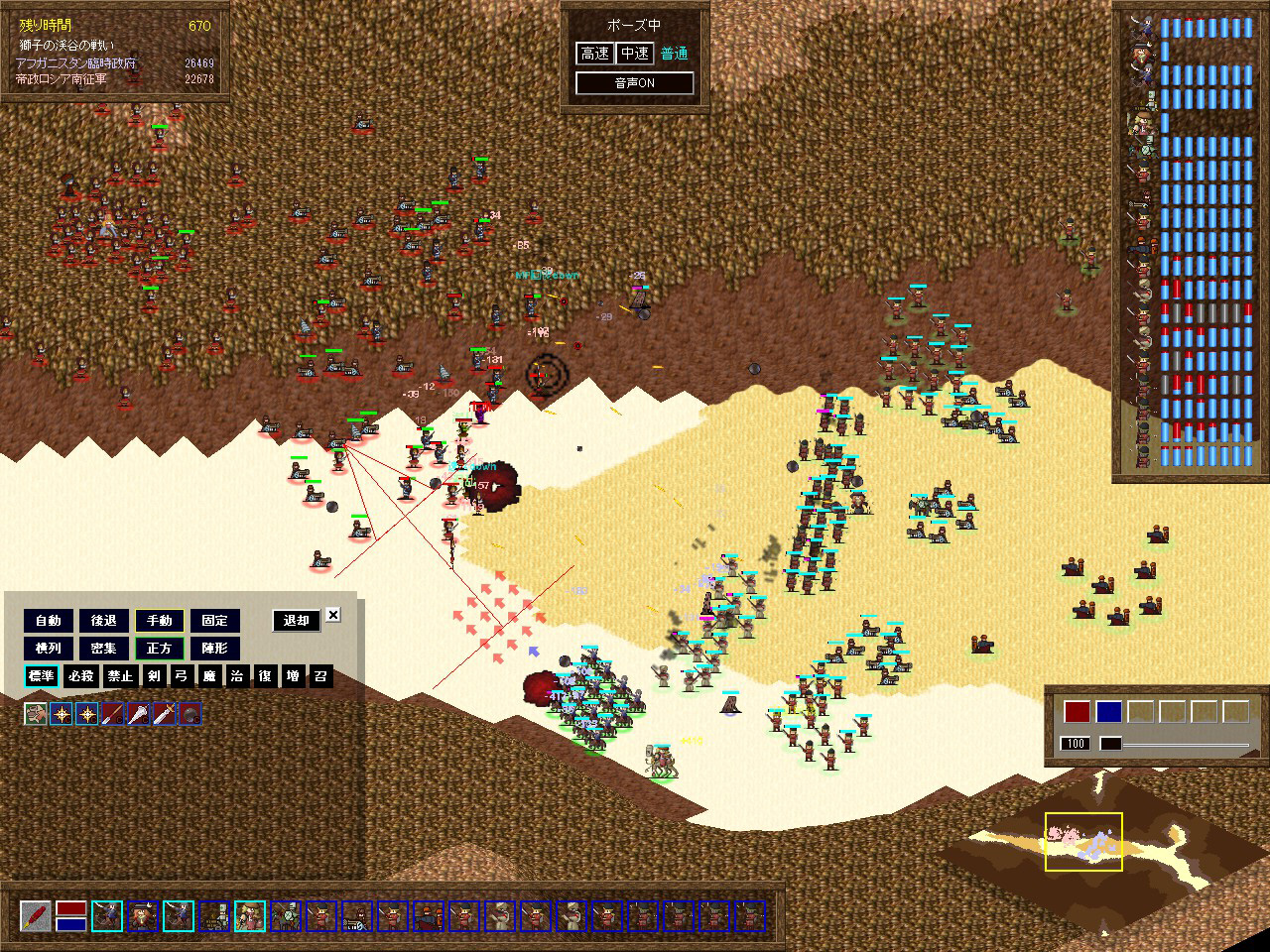Order units to 後退 fall back
The image size is (1270, 952).
click(x=104, y=621)
